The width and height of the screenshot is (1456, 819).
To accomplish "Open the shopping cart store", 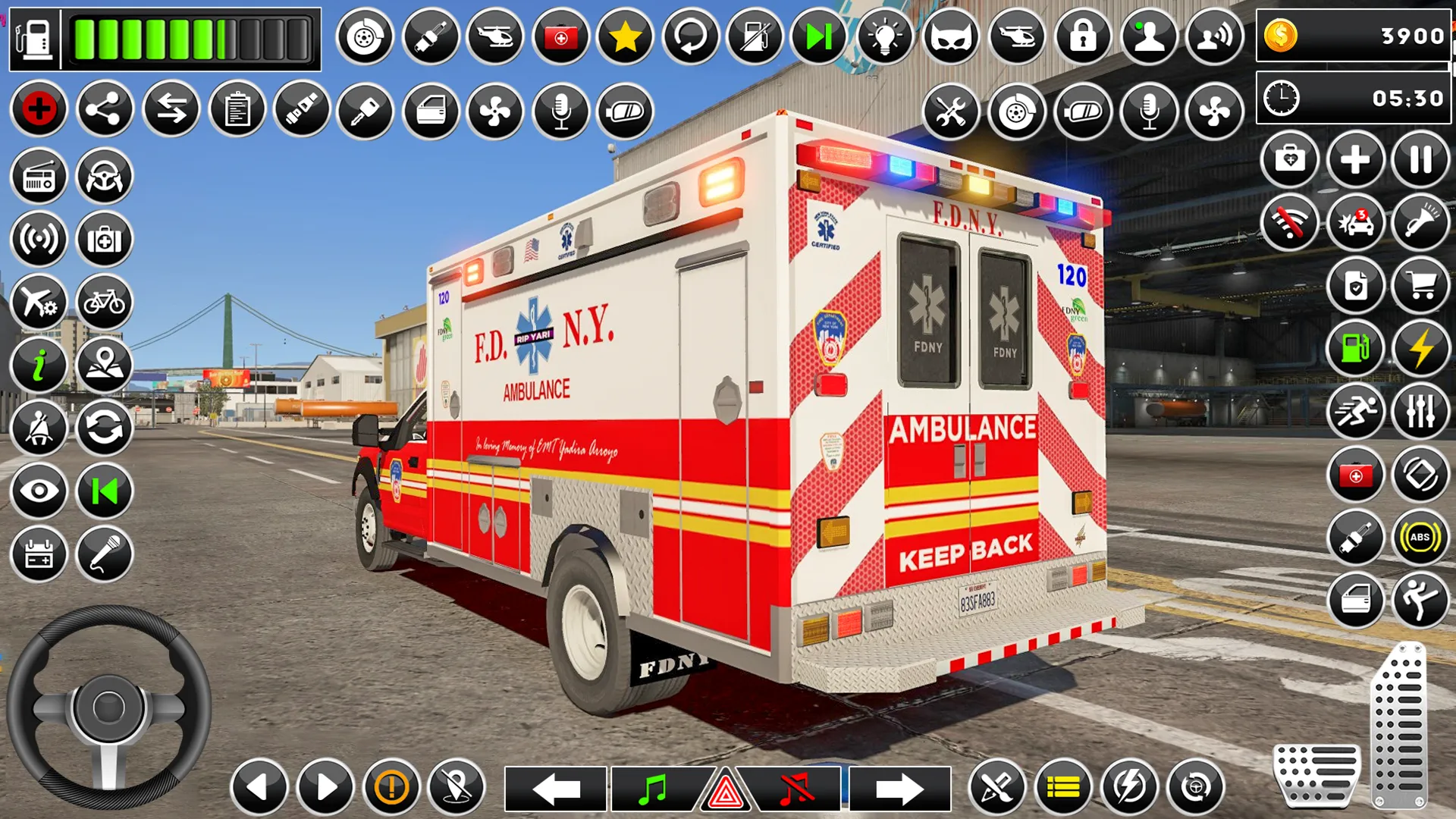I will pyautogui.click(x=1420, y=286).
